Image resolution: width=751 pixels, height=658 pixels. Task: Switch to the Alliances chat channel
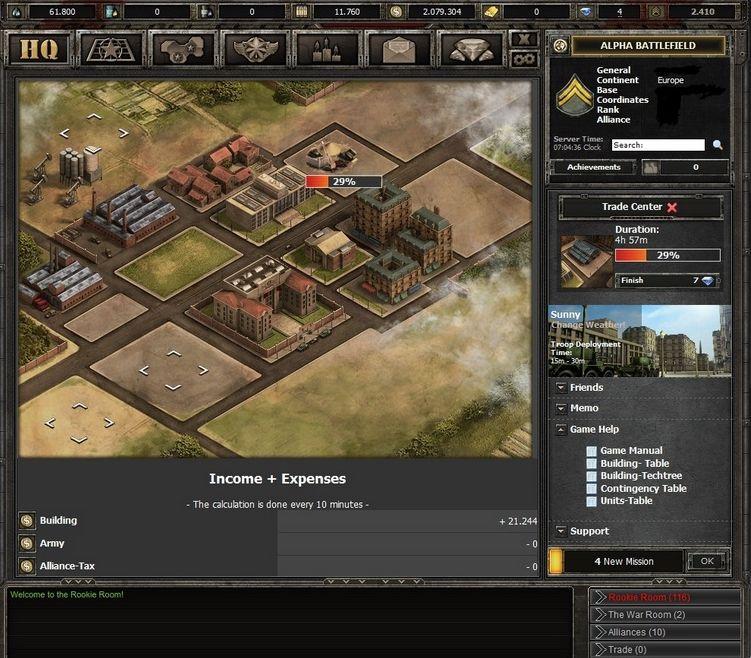(637, 632)
